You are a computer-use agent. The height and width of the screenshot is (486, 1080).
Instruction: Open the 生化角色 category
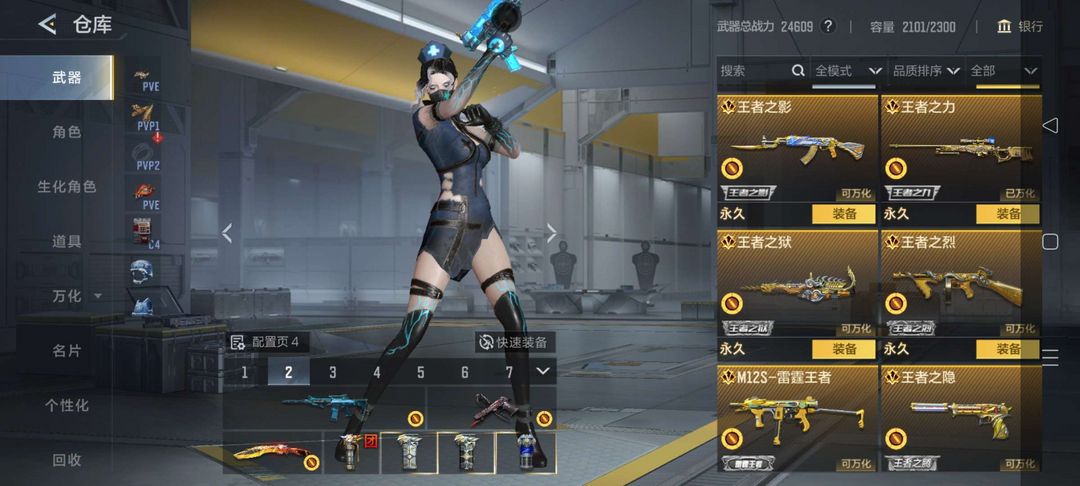[67, 187]
